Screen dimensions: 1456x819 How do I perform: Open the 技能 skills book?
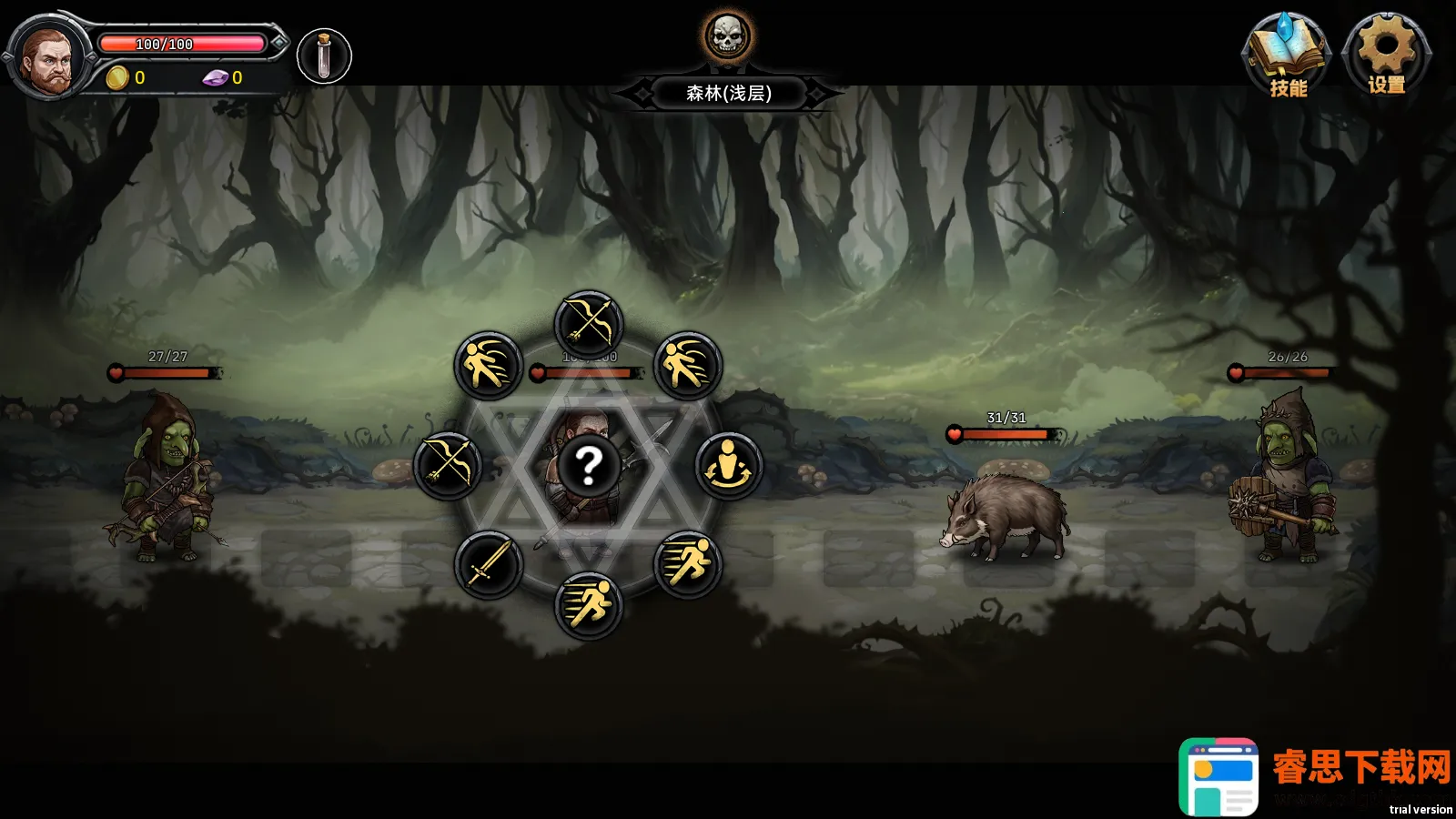[x=1286, y=55]
